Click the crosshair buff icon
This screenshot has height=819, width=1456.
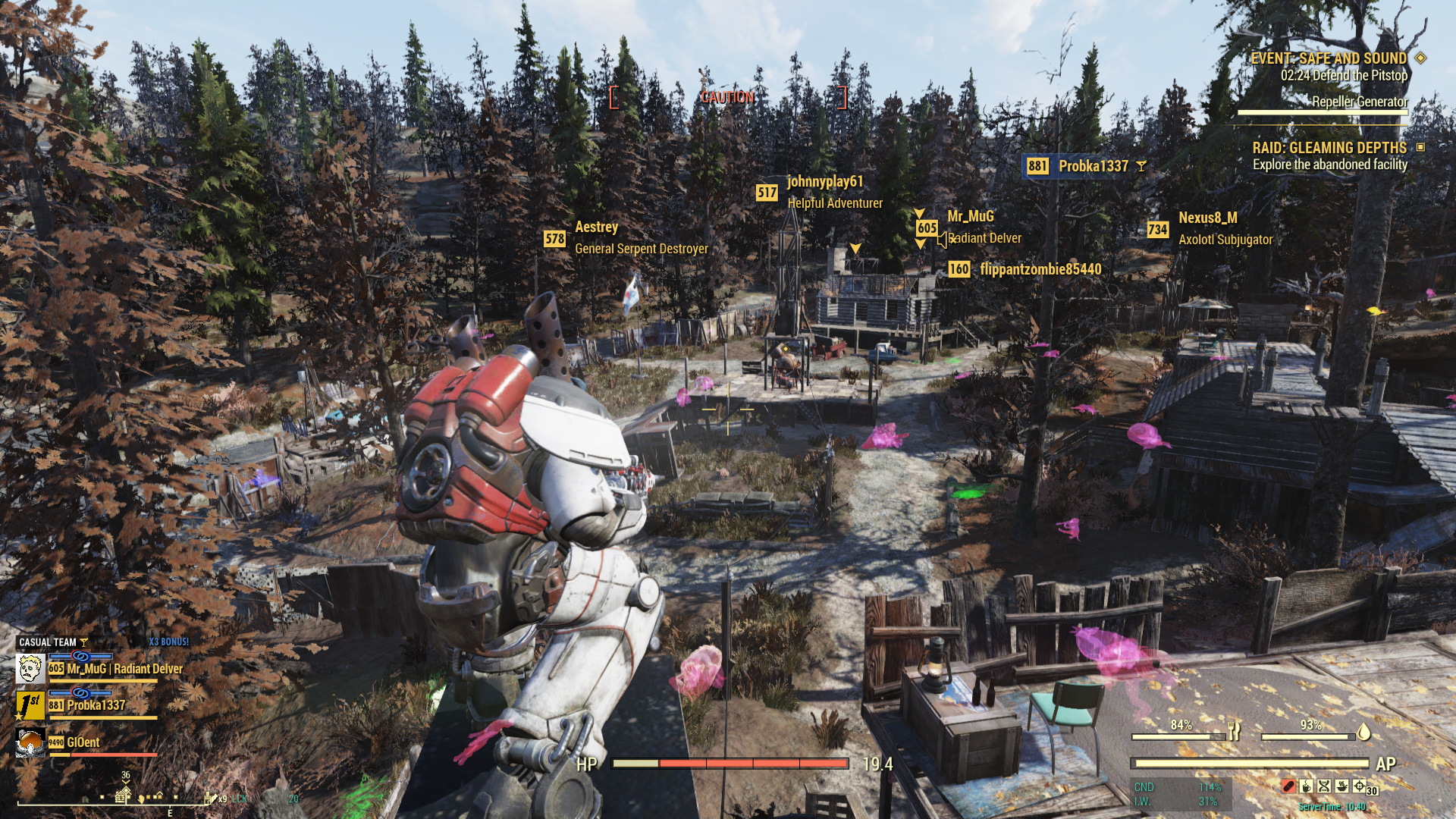tap(1359, 786)
